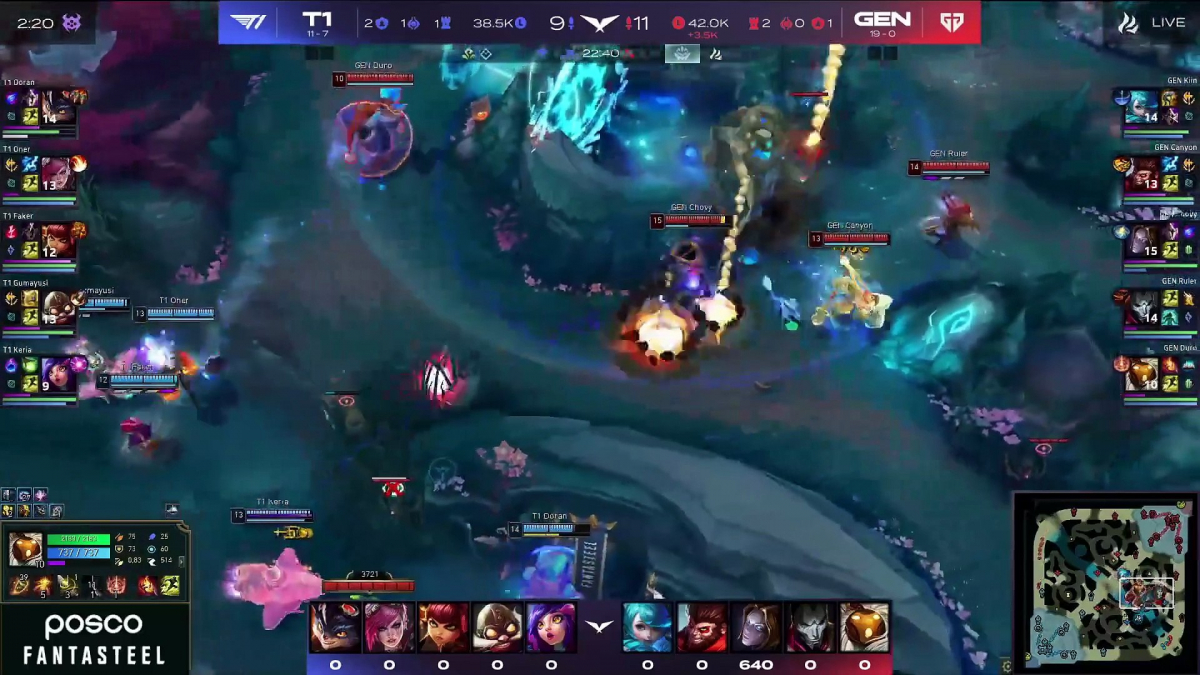This screenshot has width=1200, height=675.
Task: Click GEN Canyon's Wukong portrait in the roster
Action: [1141, 174]
